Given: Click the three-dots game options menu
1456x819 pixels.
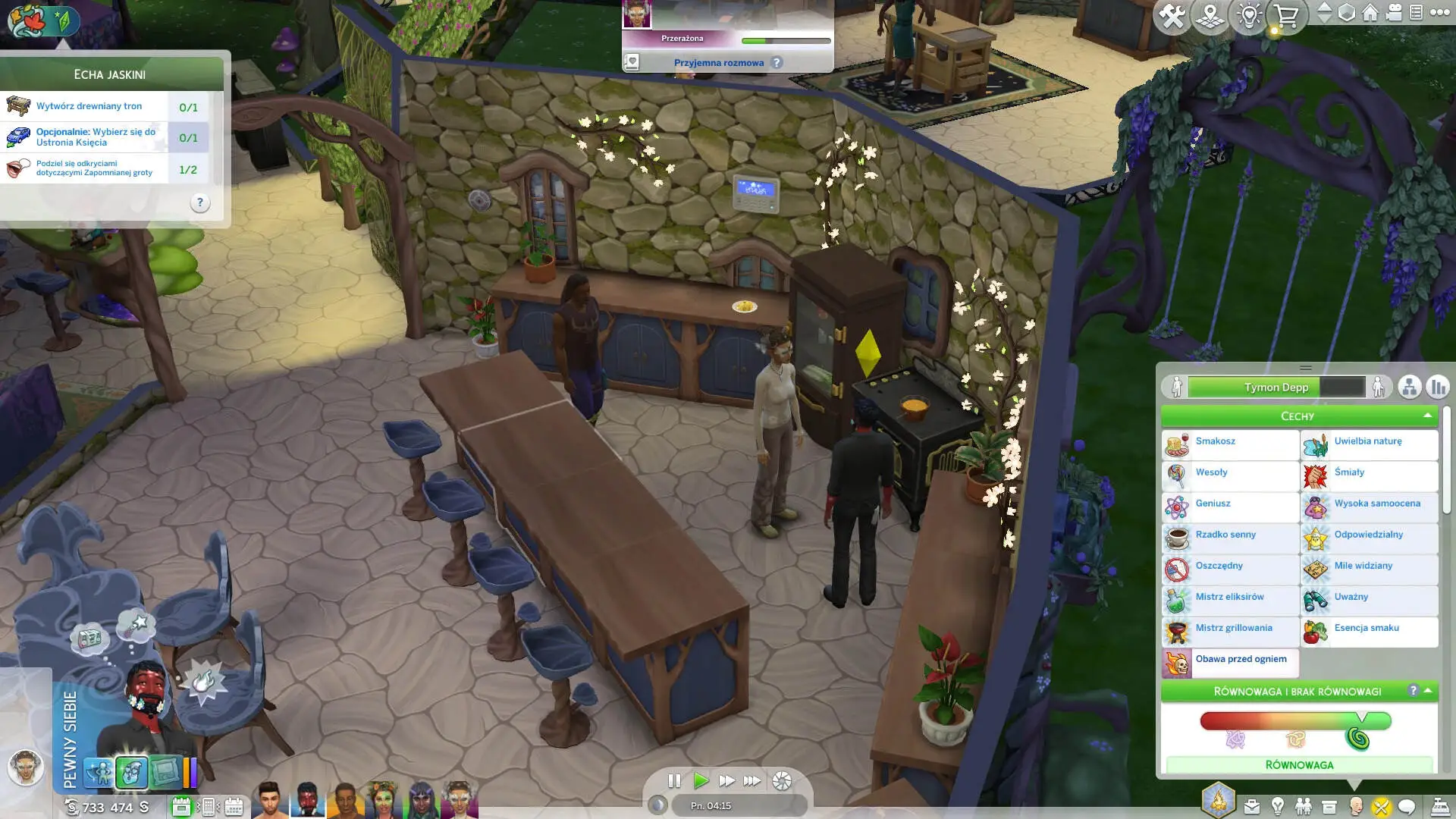Looking at the screenshot, I should point(1439,12).
